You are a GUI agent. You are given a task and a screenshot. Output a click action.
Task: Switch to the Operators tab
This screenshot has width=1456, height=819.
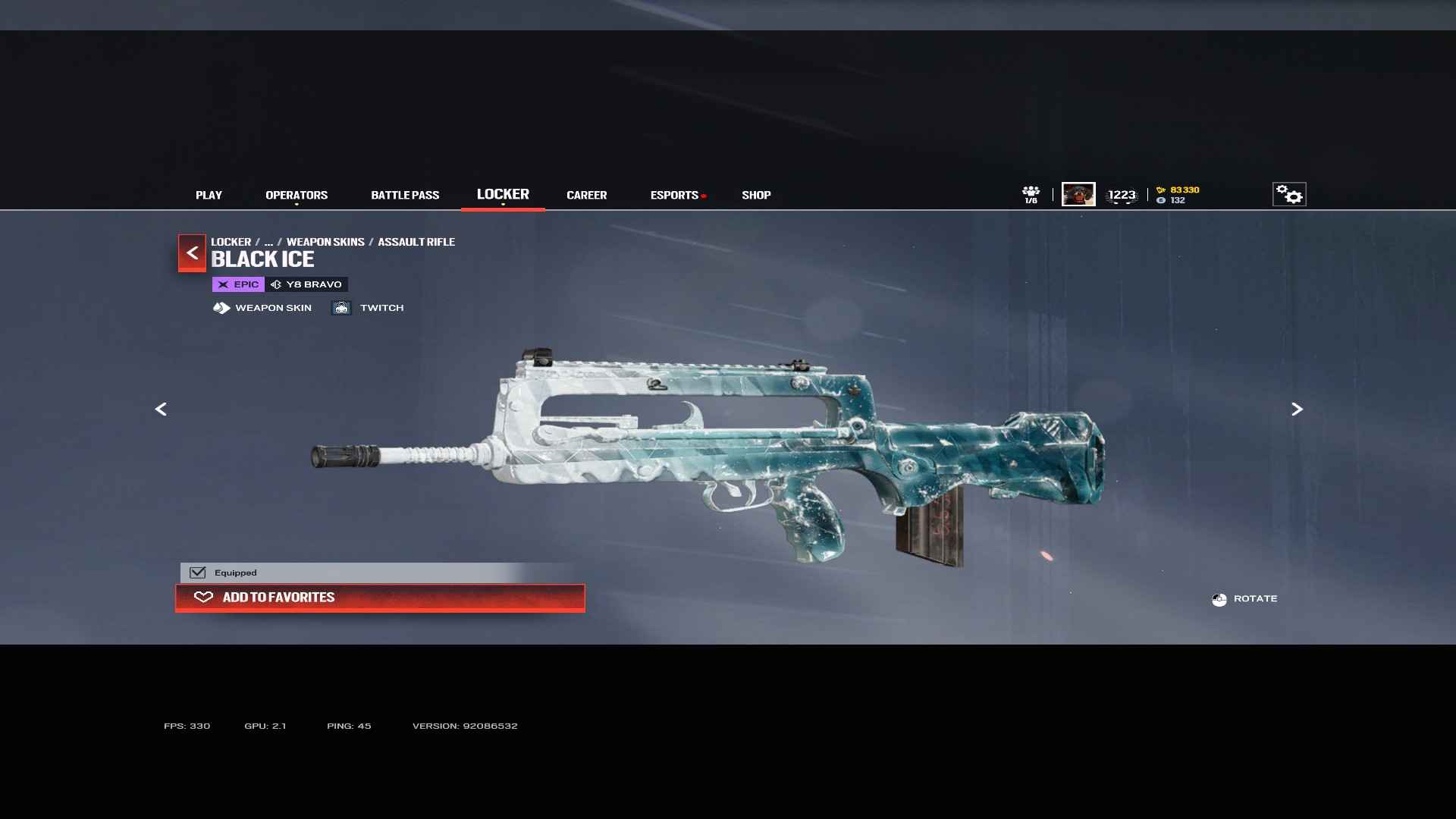click(297, 195)
